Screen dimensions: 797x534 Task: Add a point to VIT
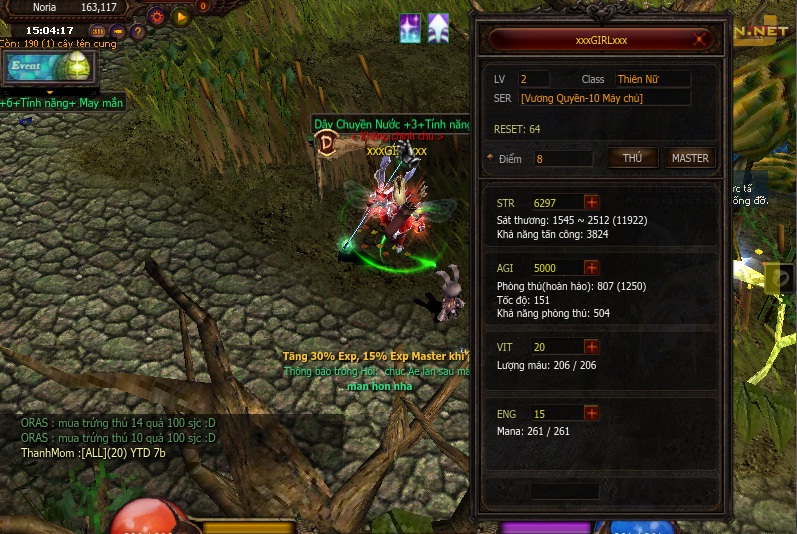click(591, 347)
